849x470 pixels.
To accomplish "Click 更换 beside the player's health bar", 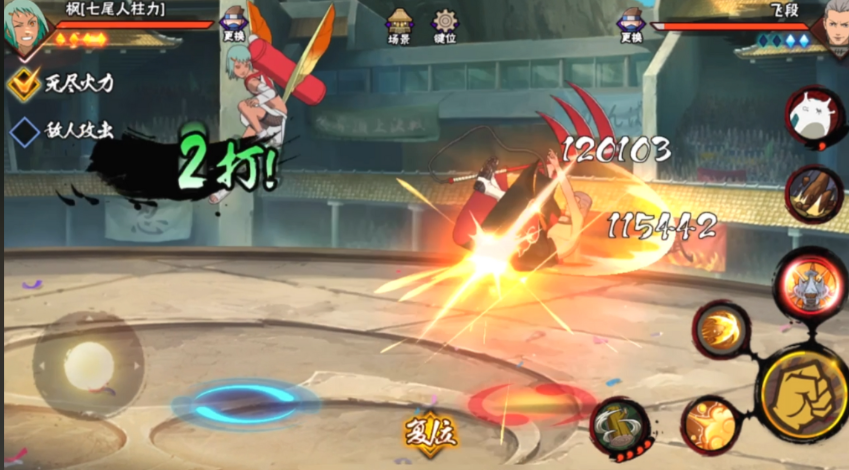I will [233, 26].
